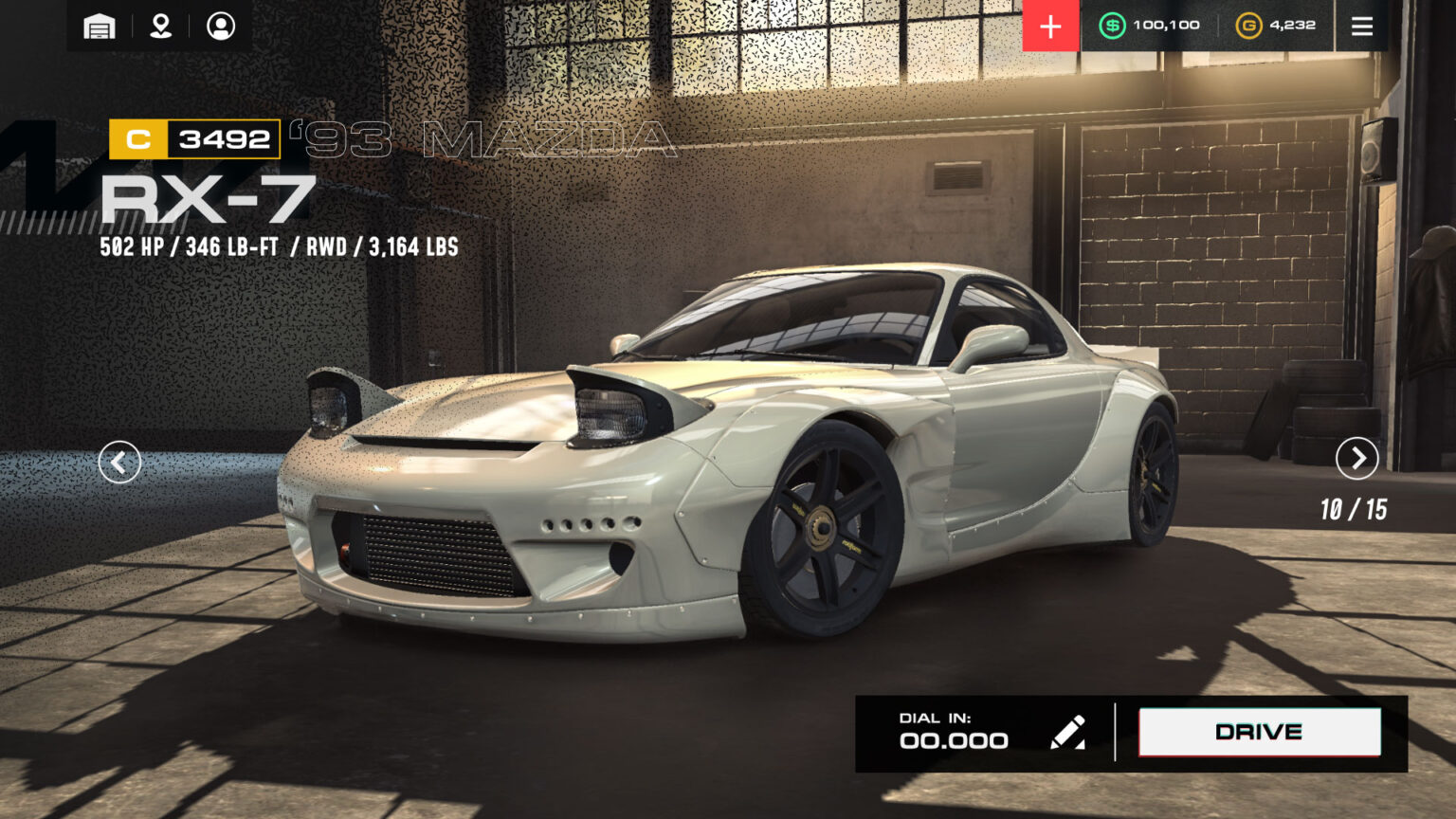Edit the 00.000 dial in time field
Screen dimensions: 1456x819
coord(953,740)
